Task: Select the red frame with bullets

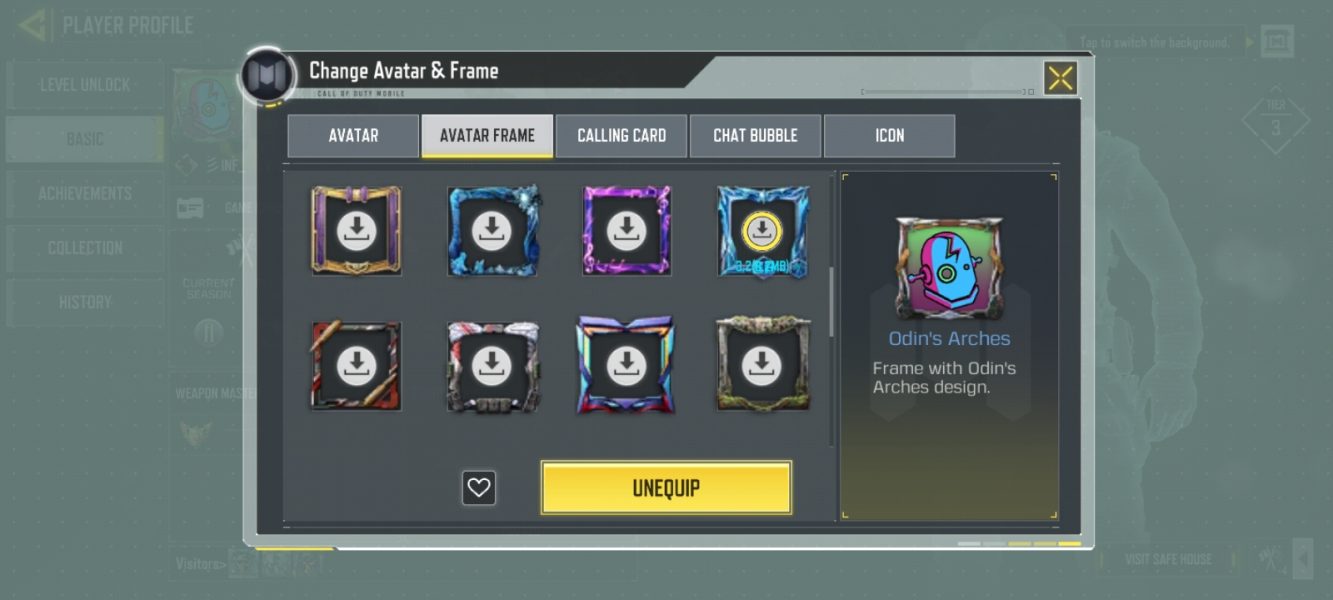Action: [x=356, y=366]
